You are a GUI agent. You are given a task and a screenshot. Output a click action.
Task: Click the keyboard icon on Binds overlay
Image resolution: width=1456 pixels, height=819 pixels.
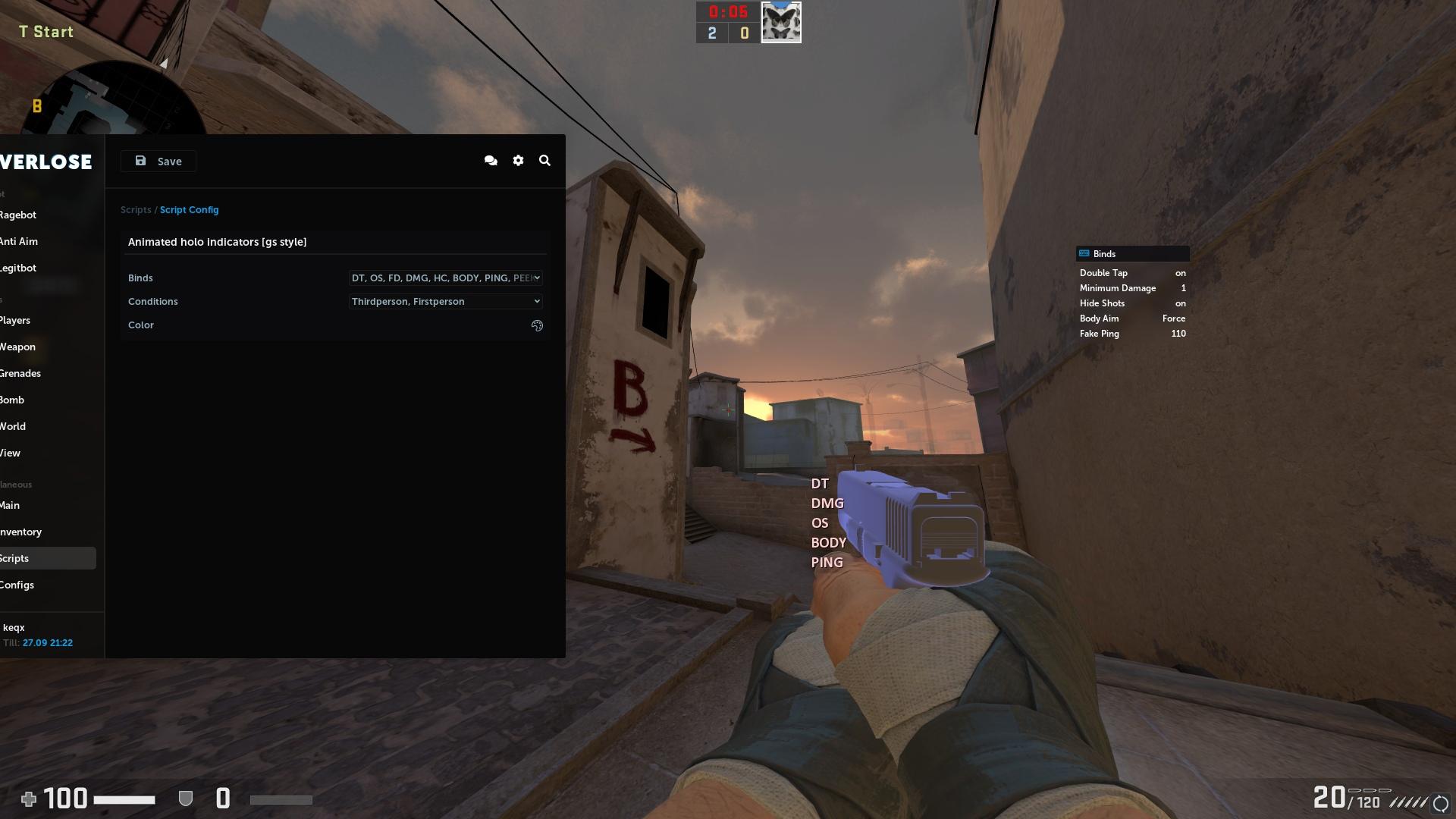tap(1083, 253)
